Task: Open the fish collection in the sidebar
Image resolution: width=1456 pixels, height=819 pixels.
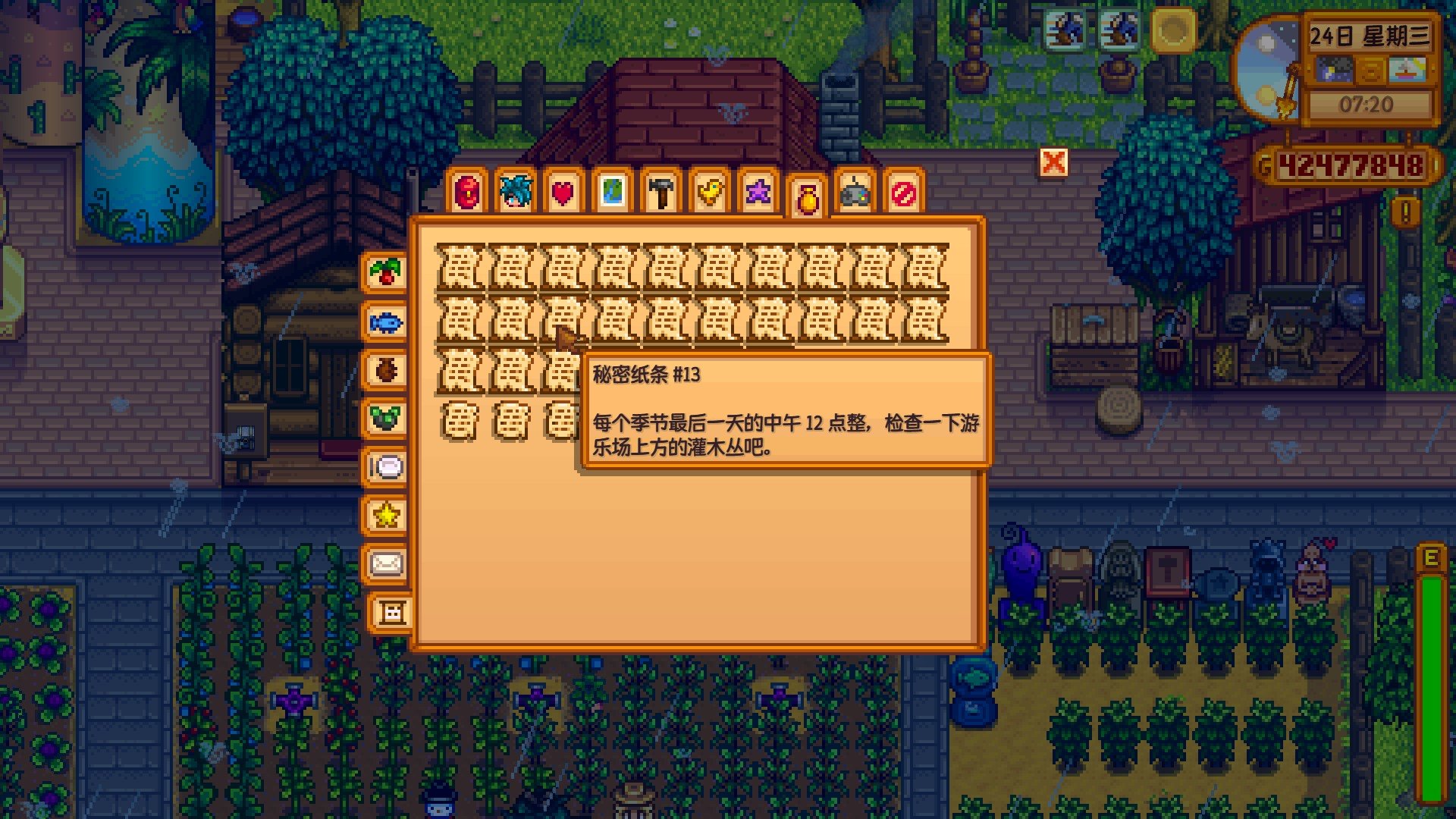Action: tap(387, 322)
